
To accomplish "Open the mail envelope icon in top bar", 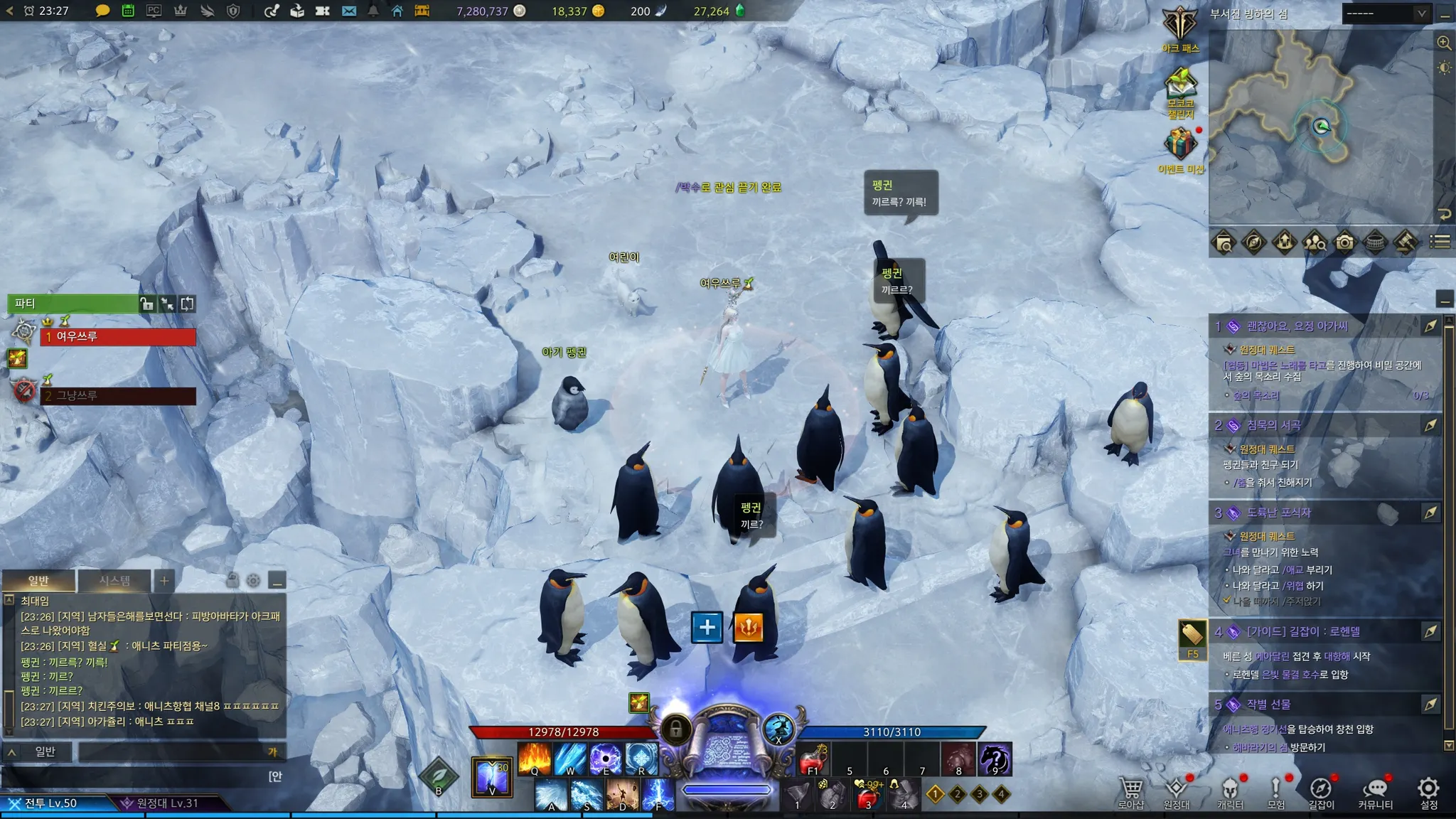I will pos(348,11).
